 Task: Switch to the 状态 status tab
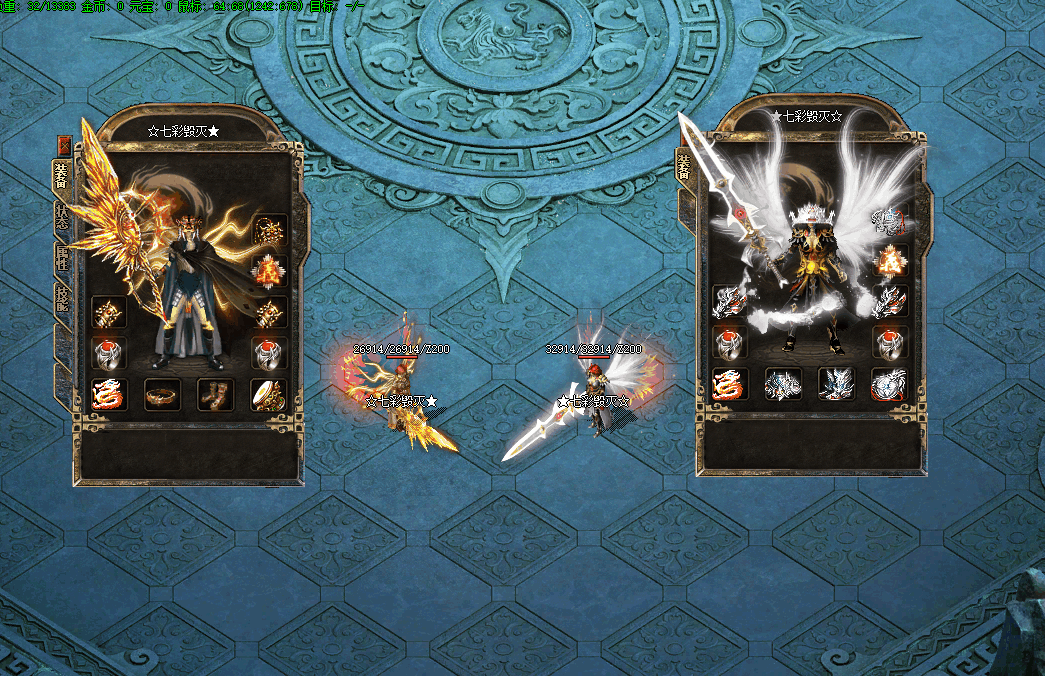(x=61, y=217)
